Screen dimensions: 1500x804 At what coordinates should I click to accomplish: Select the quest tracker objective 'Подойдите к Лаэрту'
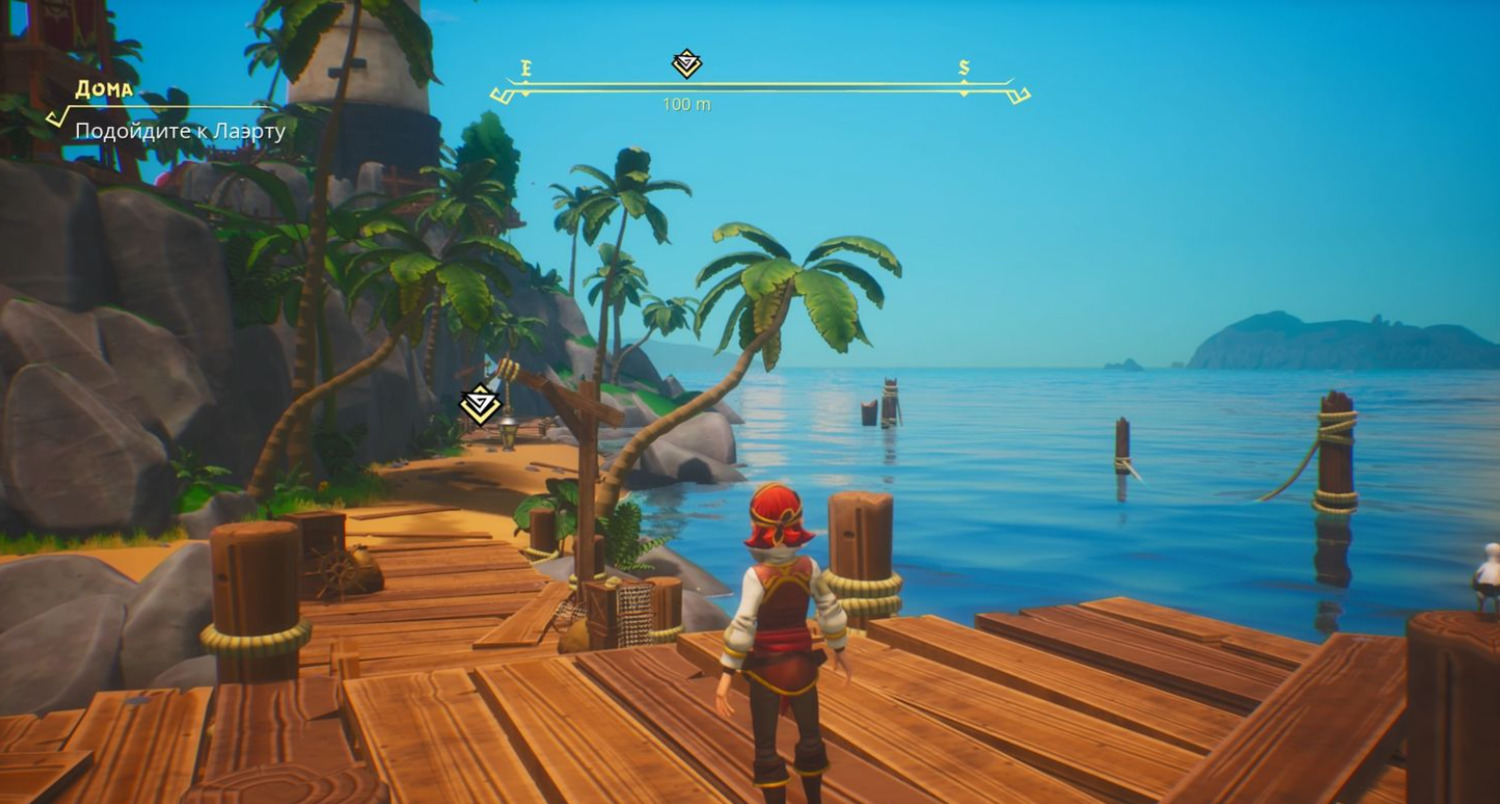(x=180, y=131)
